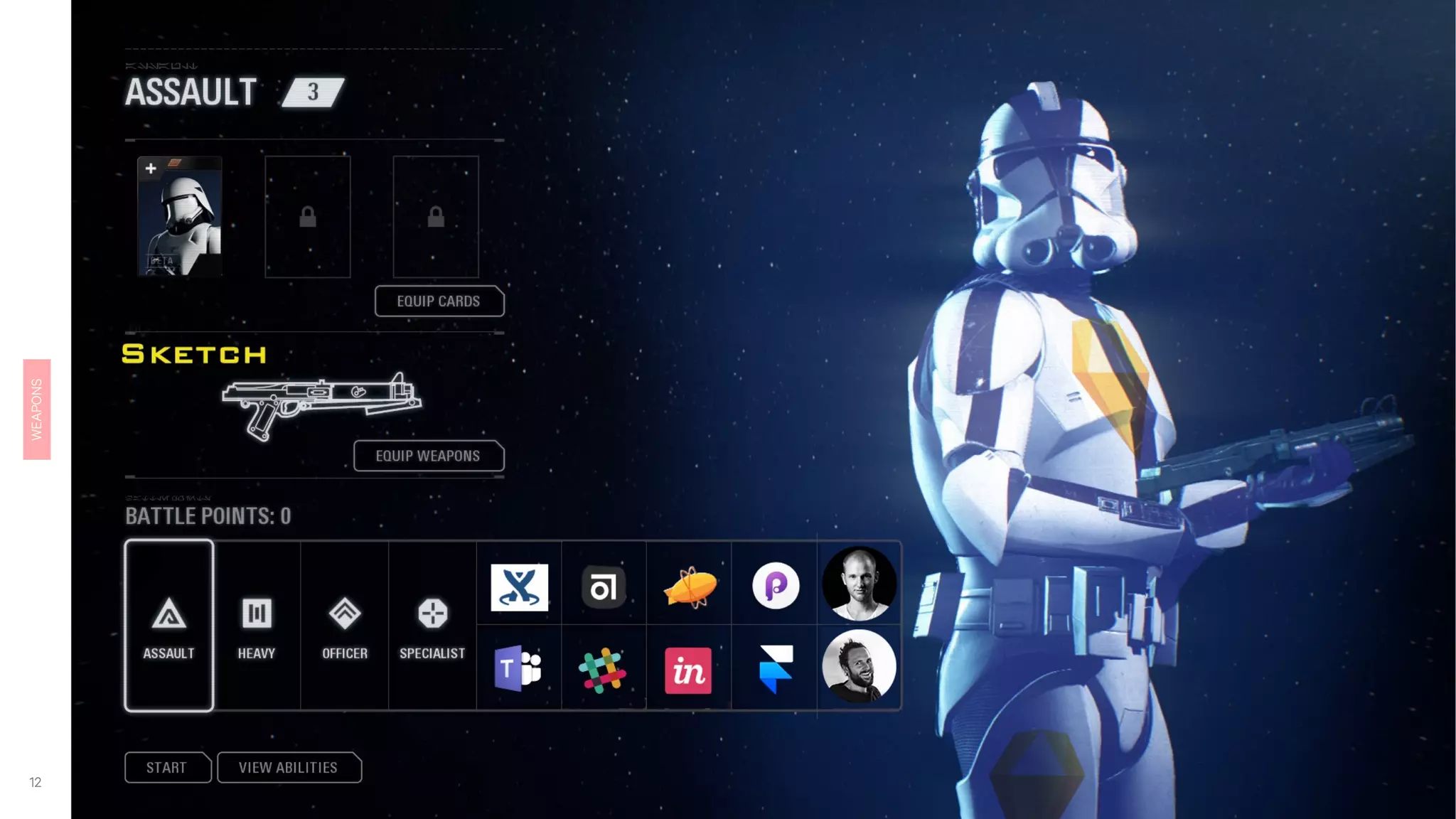The height and width of the screenshot is (819, 1456).
Task: Select the bald man portrait tile
Action: [859, 584]
